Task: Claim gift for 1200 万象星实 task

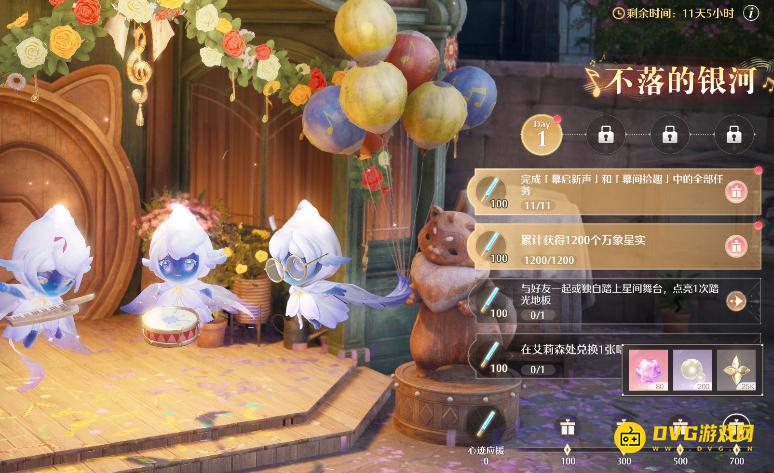Action: point(736,245)
